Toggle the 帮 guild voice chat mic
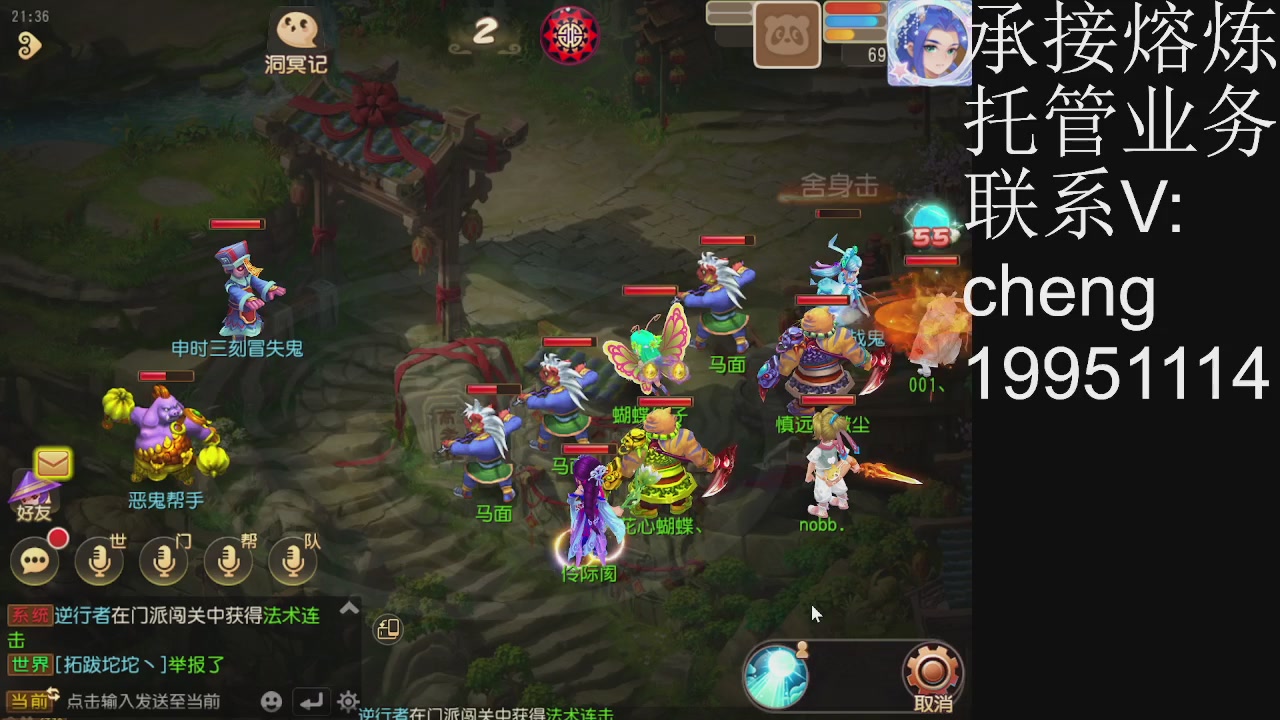The width and height of the screenshot is (1280, 720). [x=228, y=559]
